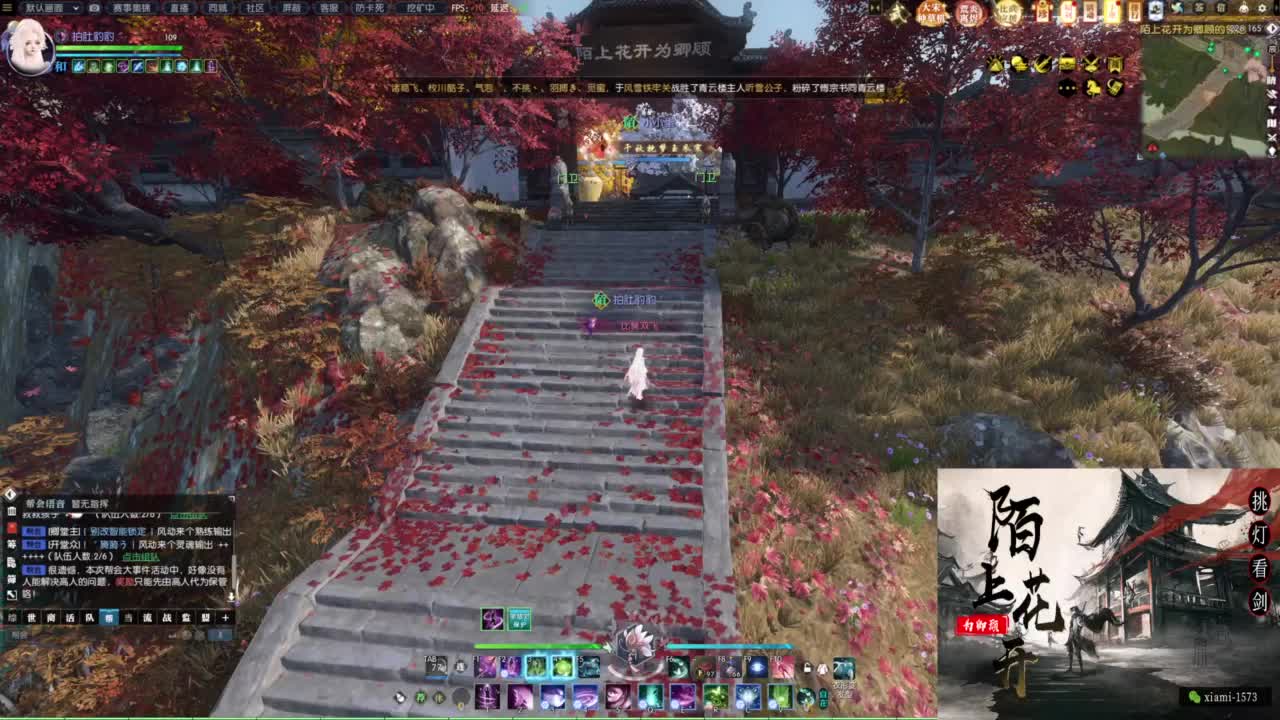Switch to the 帮 guild chat tab

point(108,617)
